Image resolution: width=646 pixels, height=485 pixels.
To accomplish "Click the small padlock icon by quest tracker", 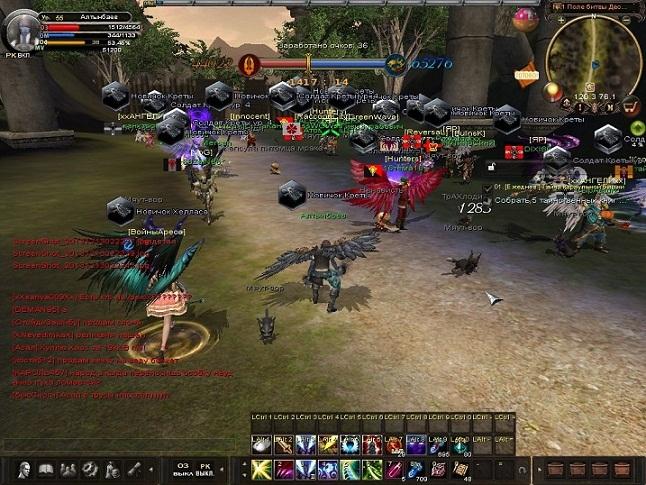I will click(486, 187).
